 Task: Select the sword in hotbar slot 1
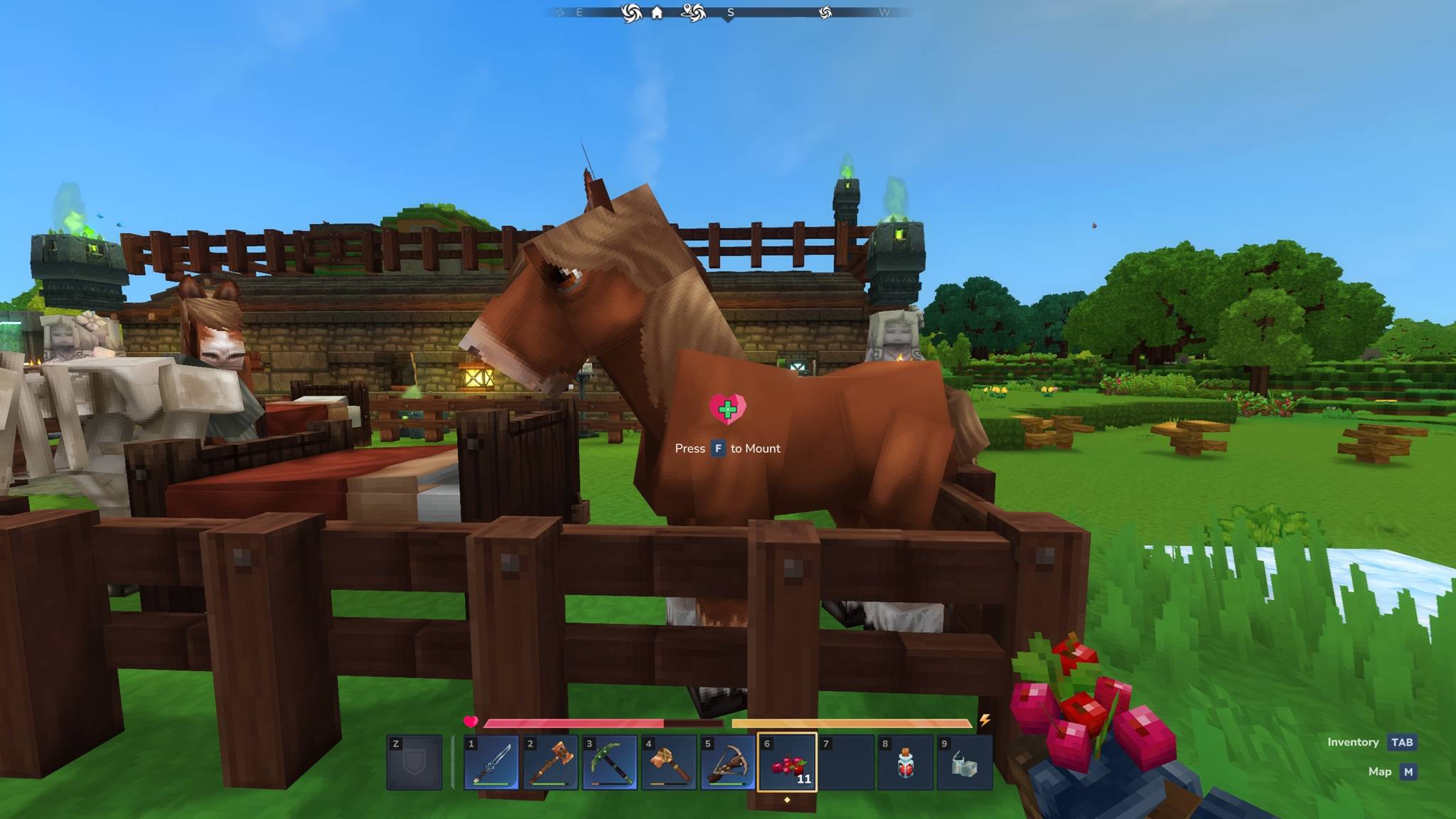[x=491, y=763]
